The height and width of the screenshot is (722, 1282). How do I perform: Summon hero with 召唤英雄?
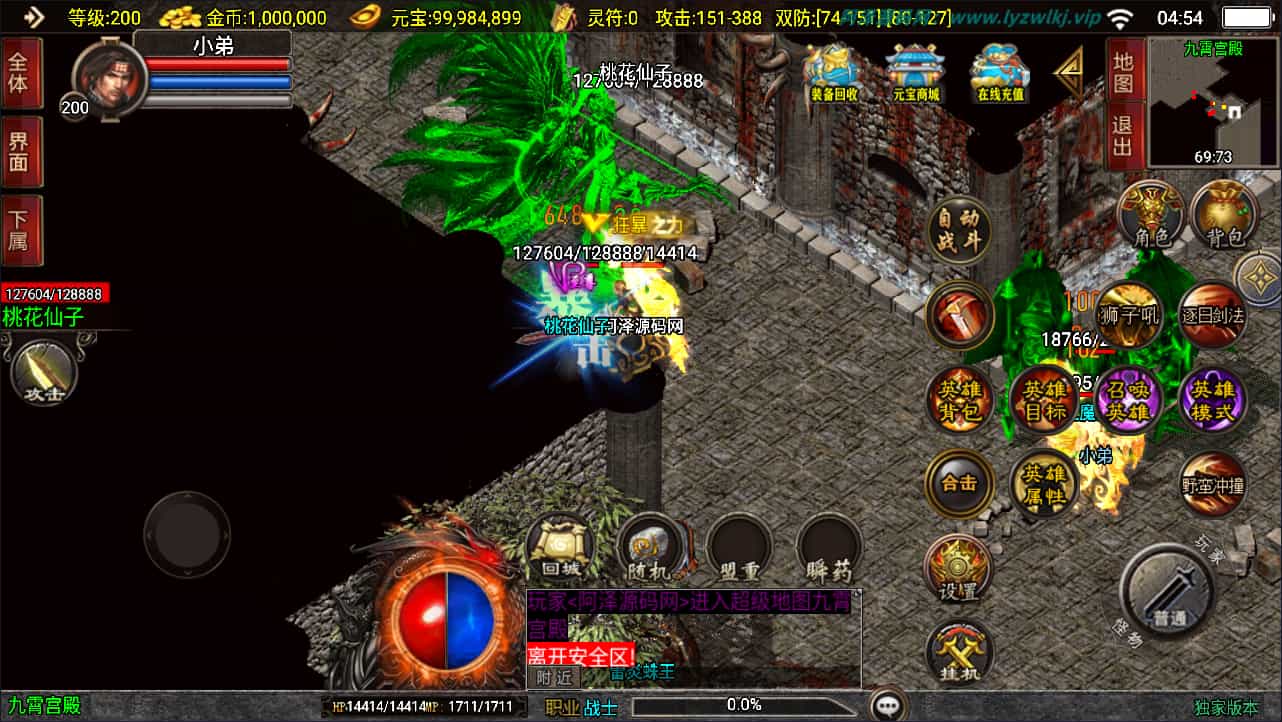[1128, 401]
